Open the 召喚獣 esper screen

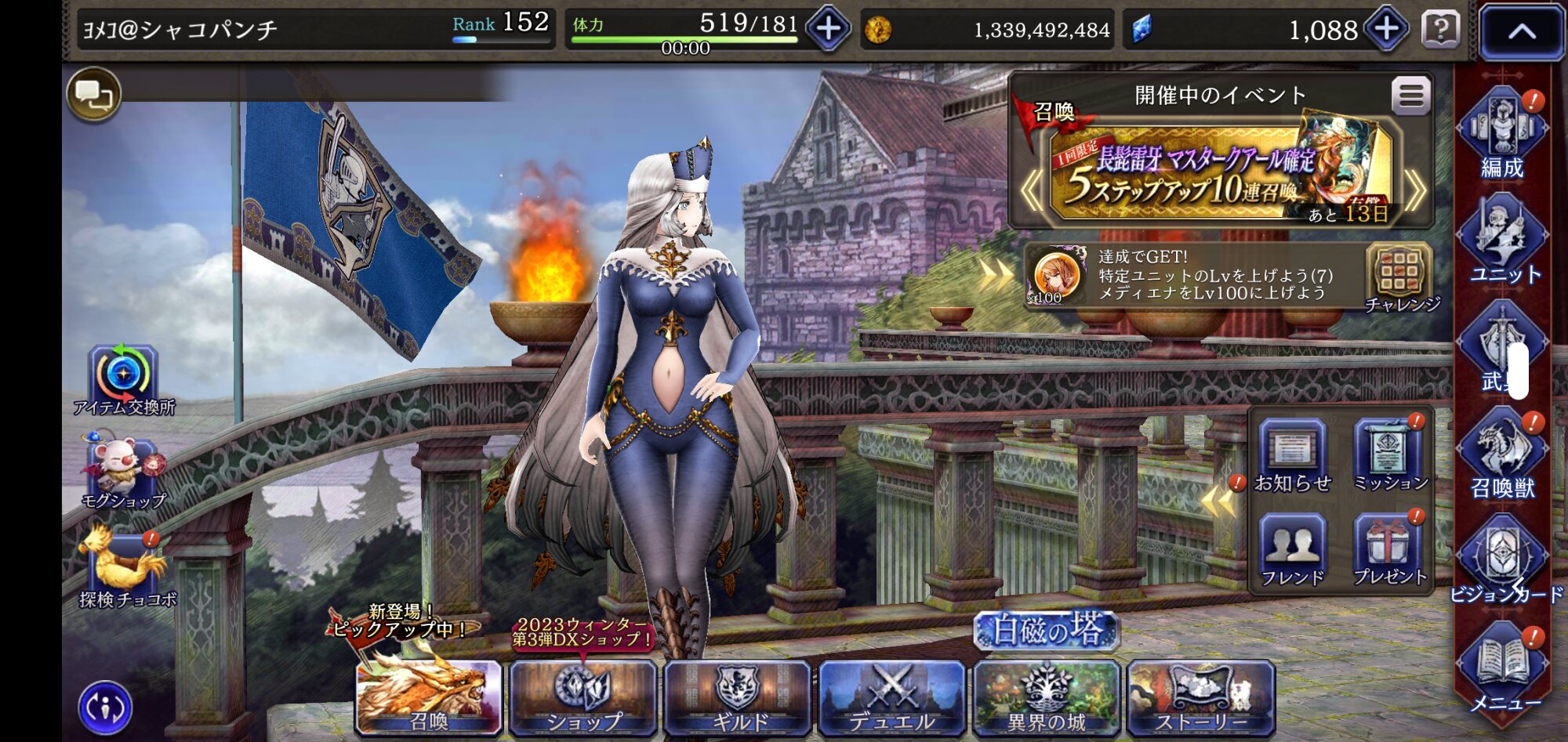point(1501,454)
